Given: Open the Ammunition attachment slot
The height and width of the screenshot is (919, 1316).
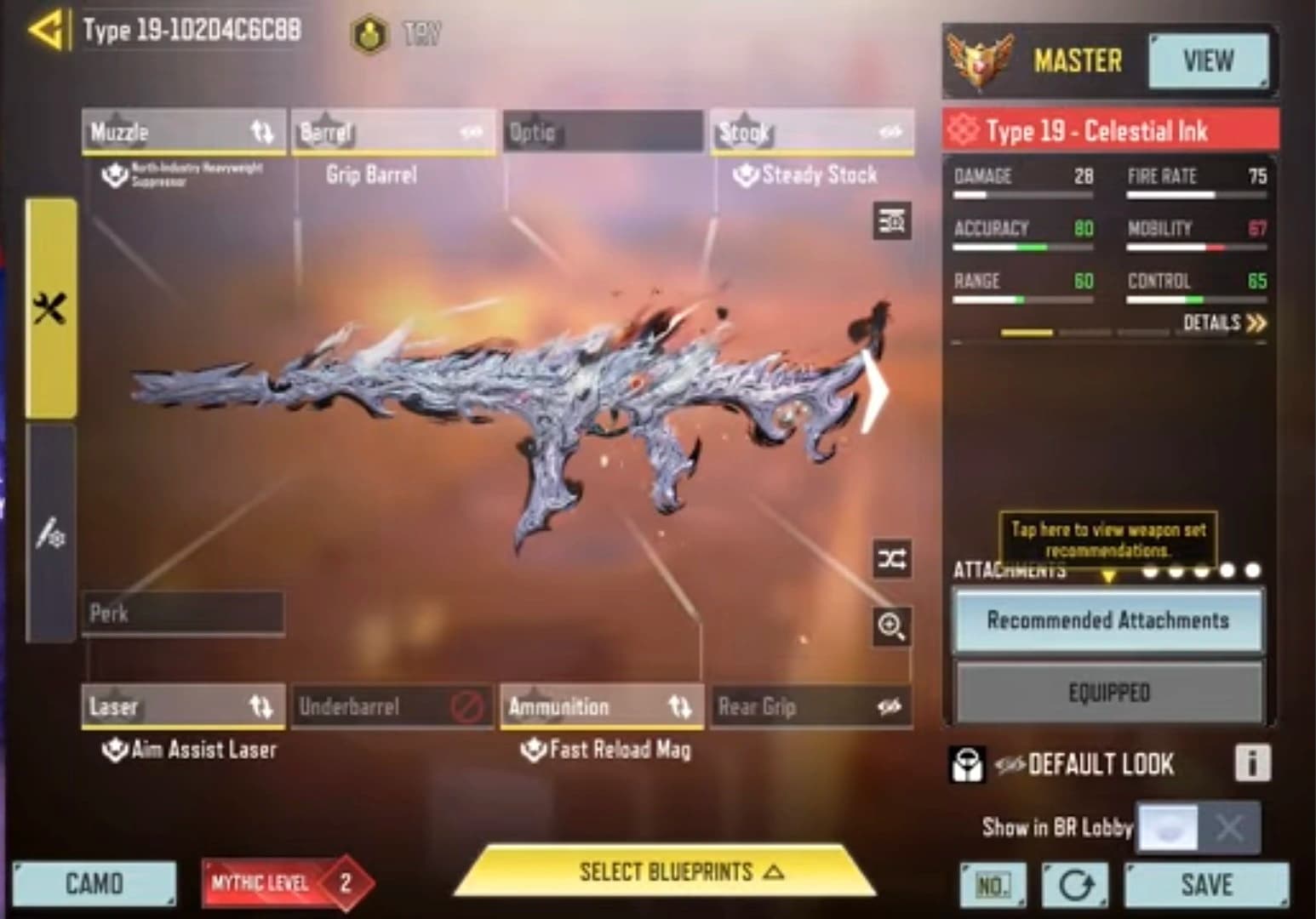Looking at the screenshot, I should pyautogui.click(x=601, y=706).
